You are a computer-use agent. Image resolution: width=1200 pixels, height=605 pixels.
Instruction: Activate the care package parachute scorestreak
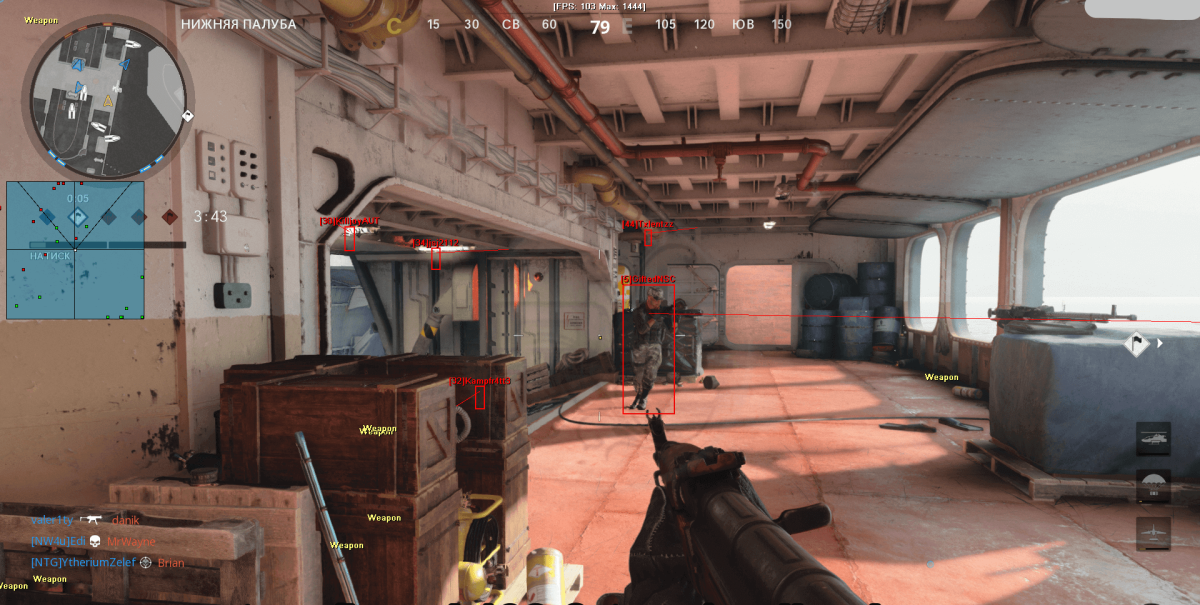click(1153, 487)
